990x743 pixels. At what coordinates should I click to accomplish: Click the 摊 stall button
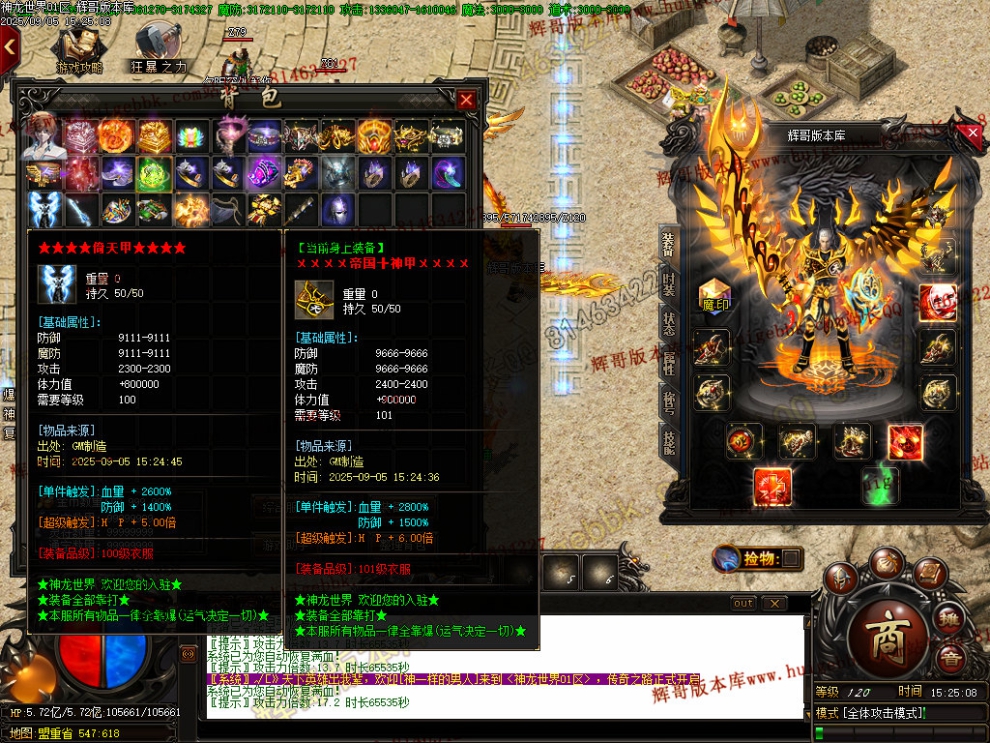tap(949, 621)
